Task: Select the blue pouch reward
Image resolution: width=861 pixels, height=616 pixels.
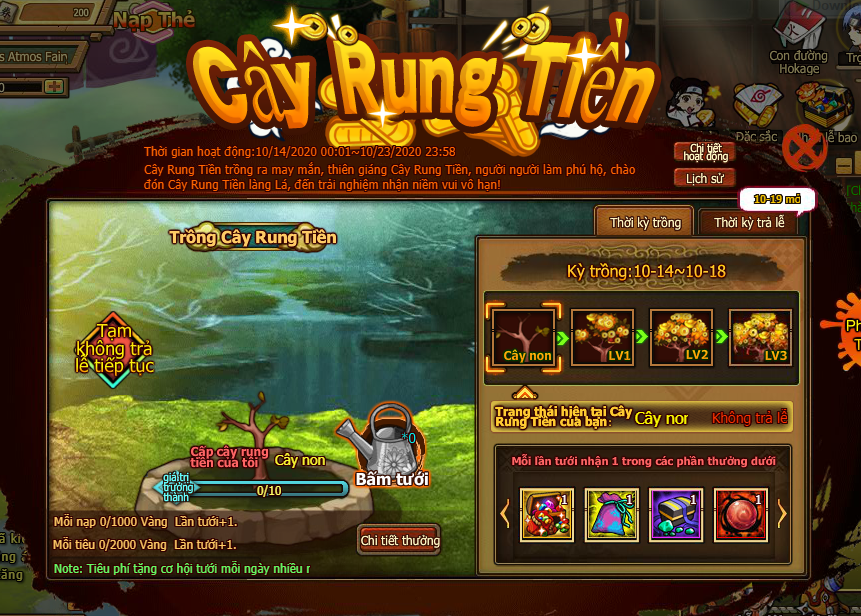Action: pos(611,514)
